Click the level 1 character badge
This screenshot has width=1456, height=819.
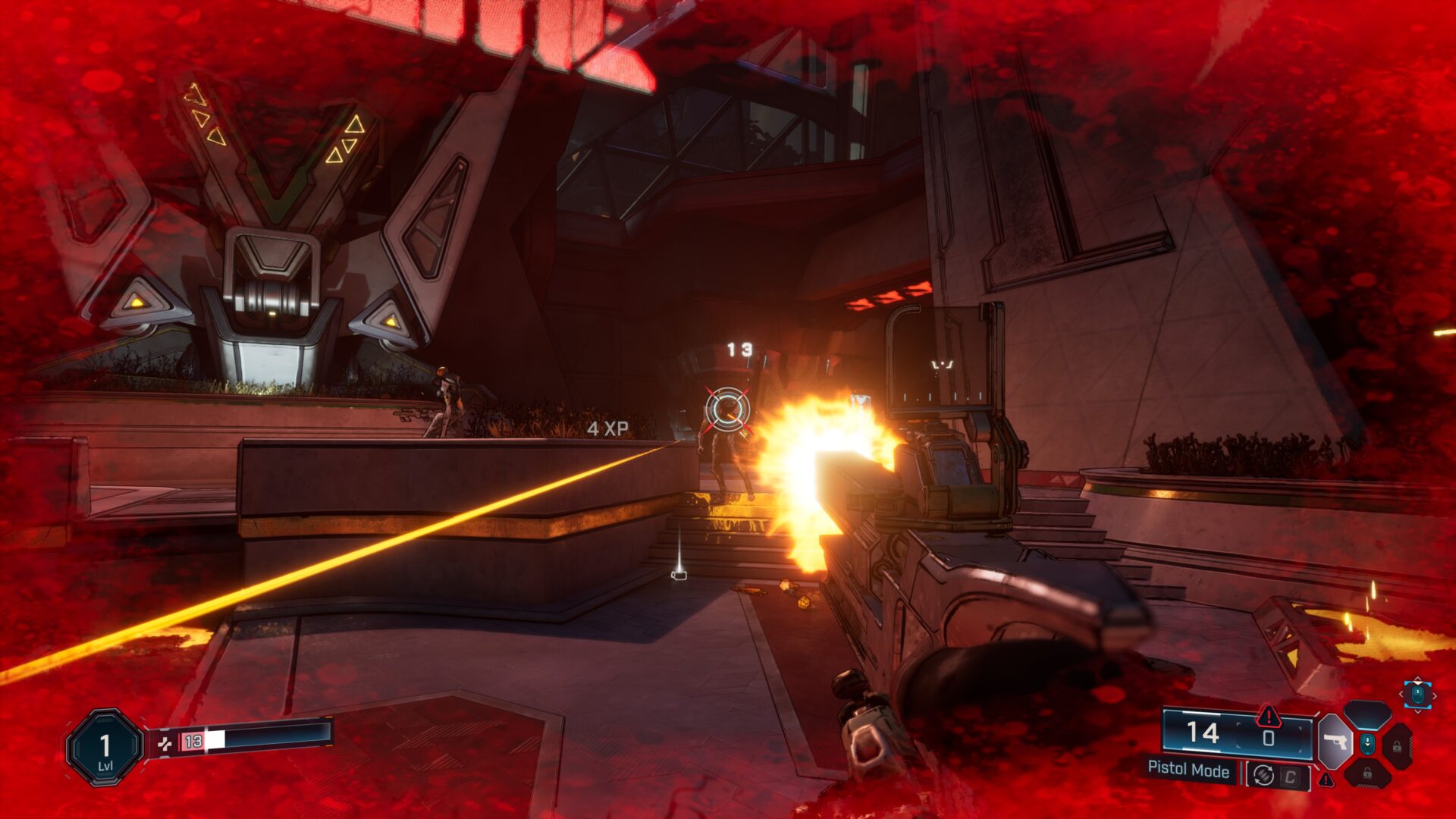coord(105,748)
